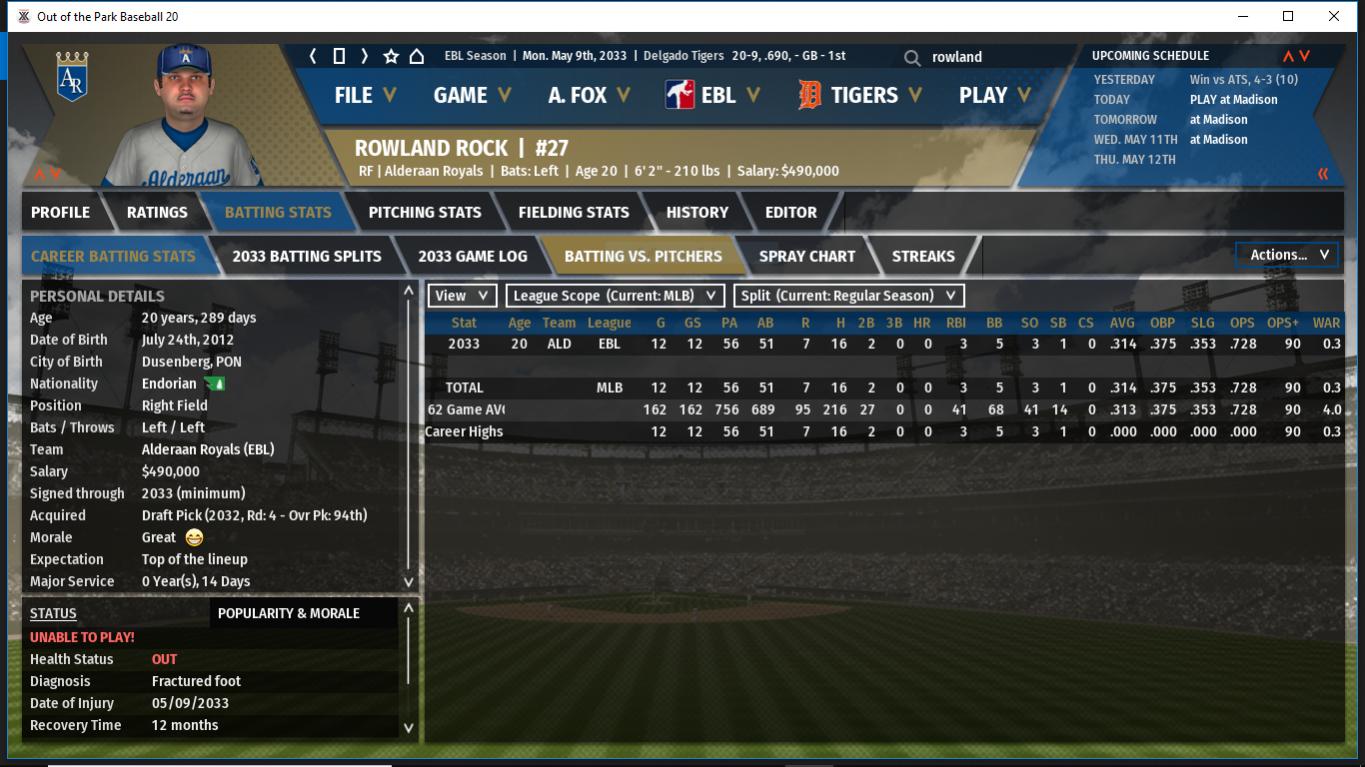View 2033 BATTING SPLITS

pyautogui.click(x=306, y=256)
